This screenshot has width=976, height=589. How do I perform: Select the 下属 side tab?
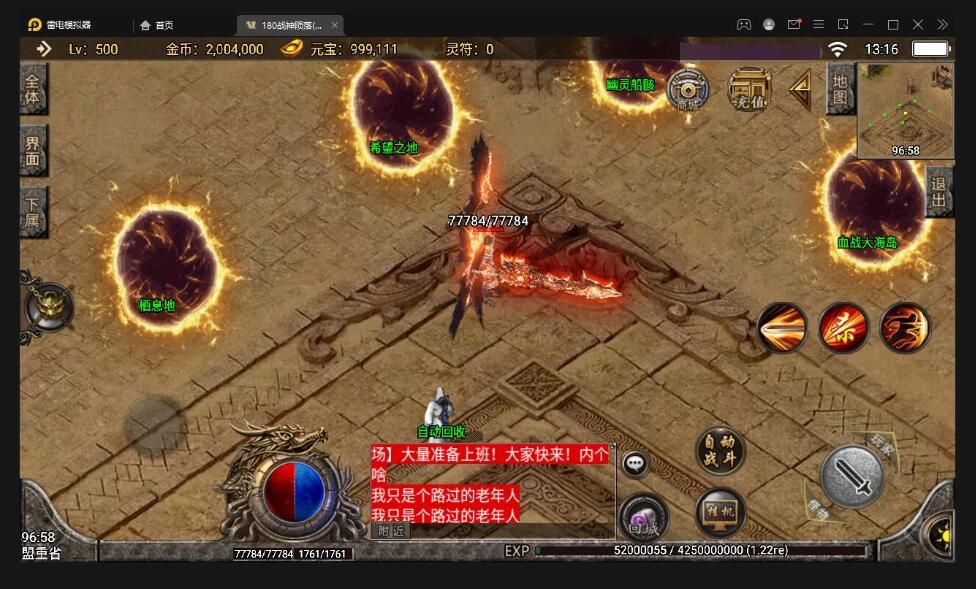(33, 211)
